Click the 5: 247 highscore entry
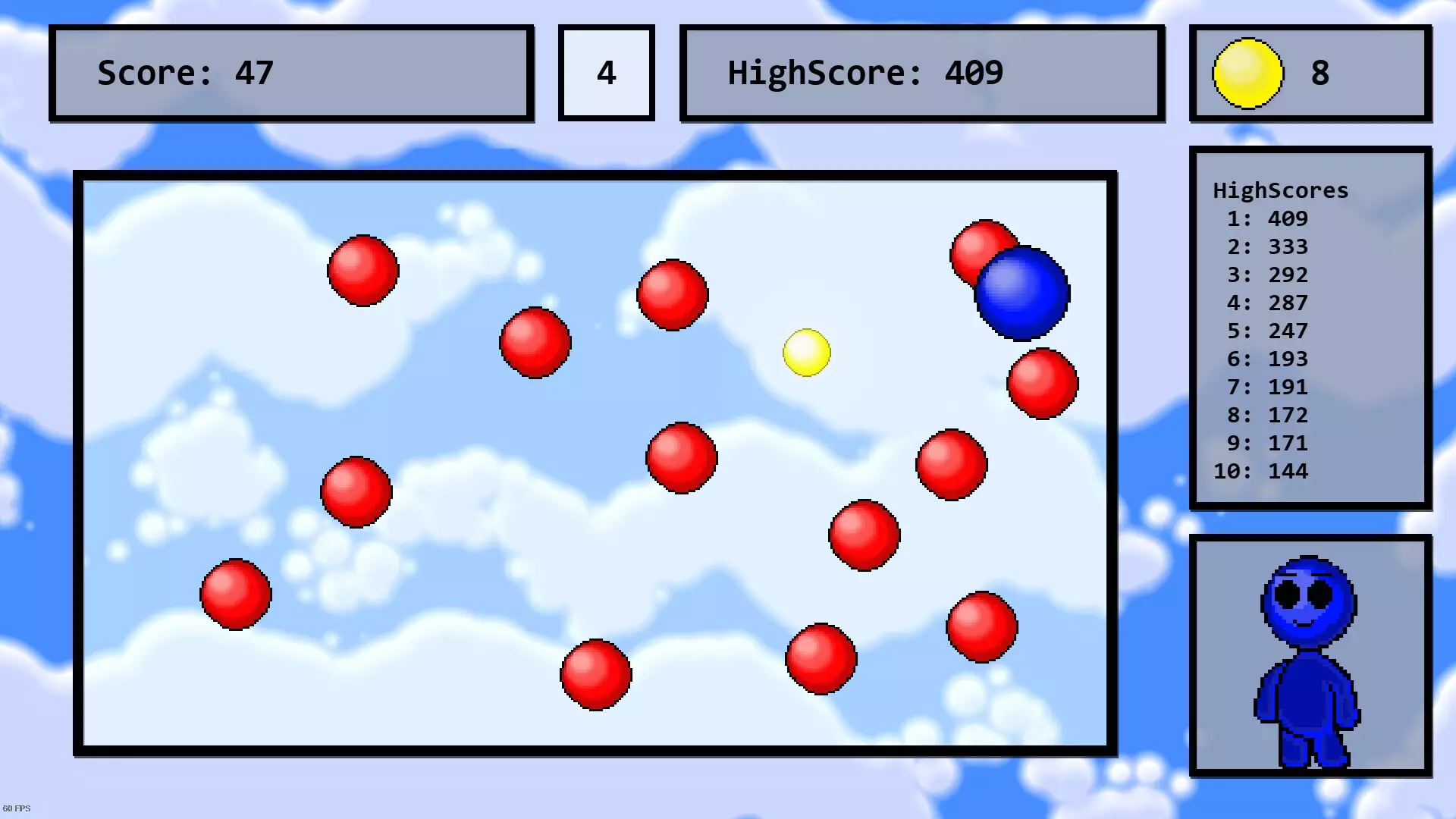 pos(1268,331)
